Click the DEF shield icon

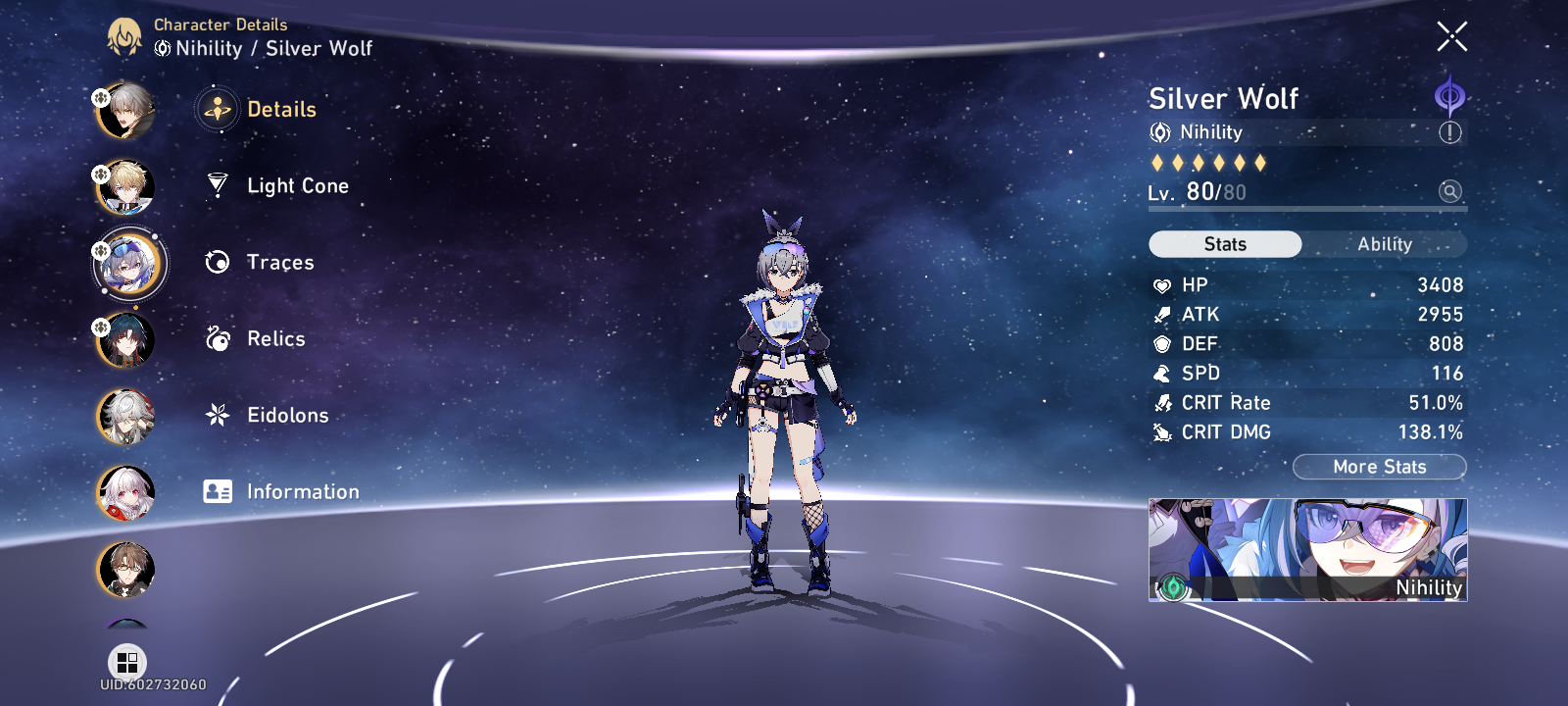point(1162,343)
